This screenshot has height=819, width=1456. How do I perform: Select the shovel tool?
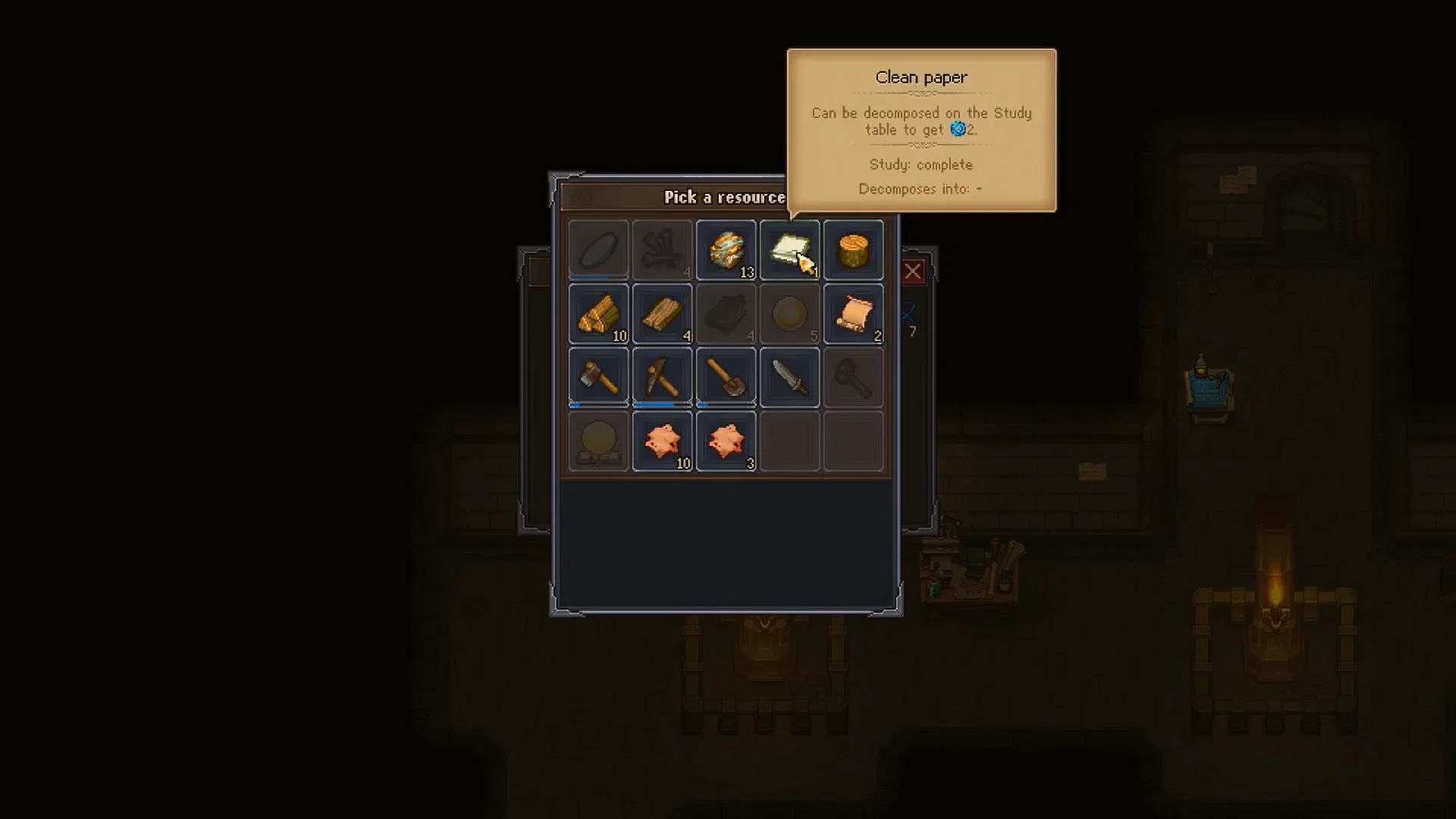tap(726, 377)
